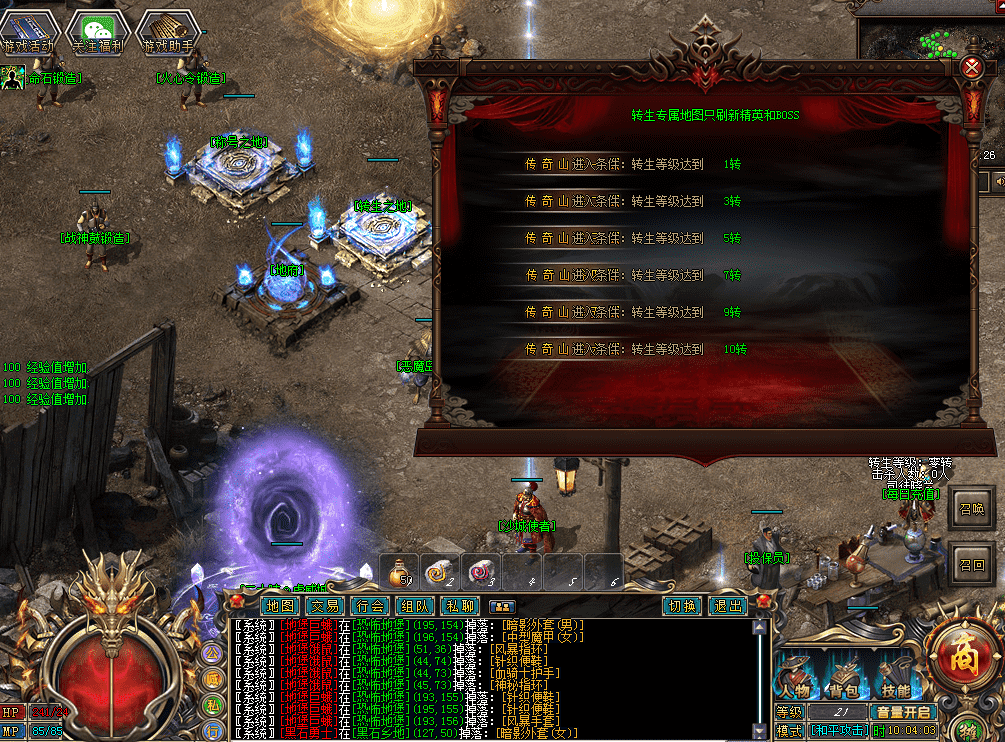The image size is (1005, 742).
Task: Click the 切换 switch button
Action: click(683, 606)
